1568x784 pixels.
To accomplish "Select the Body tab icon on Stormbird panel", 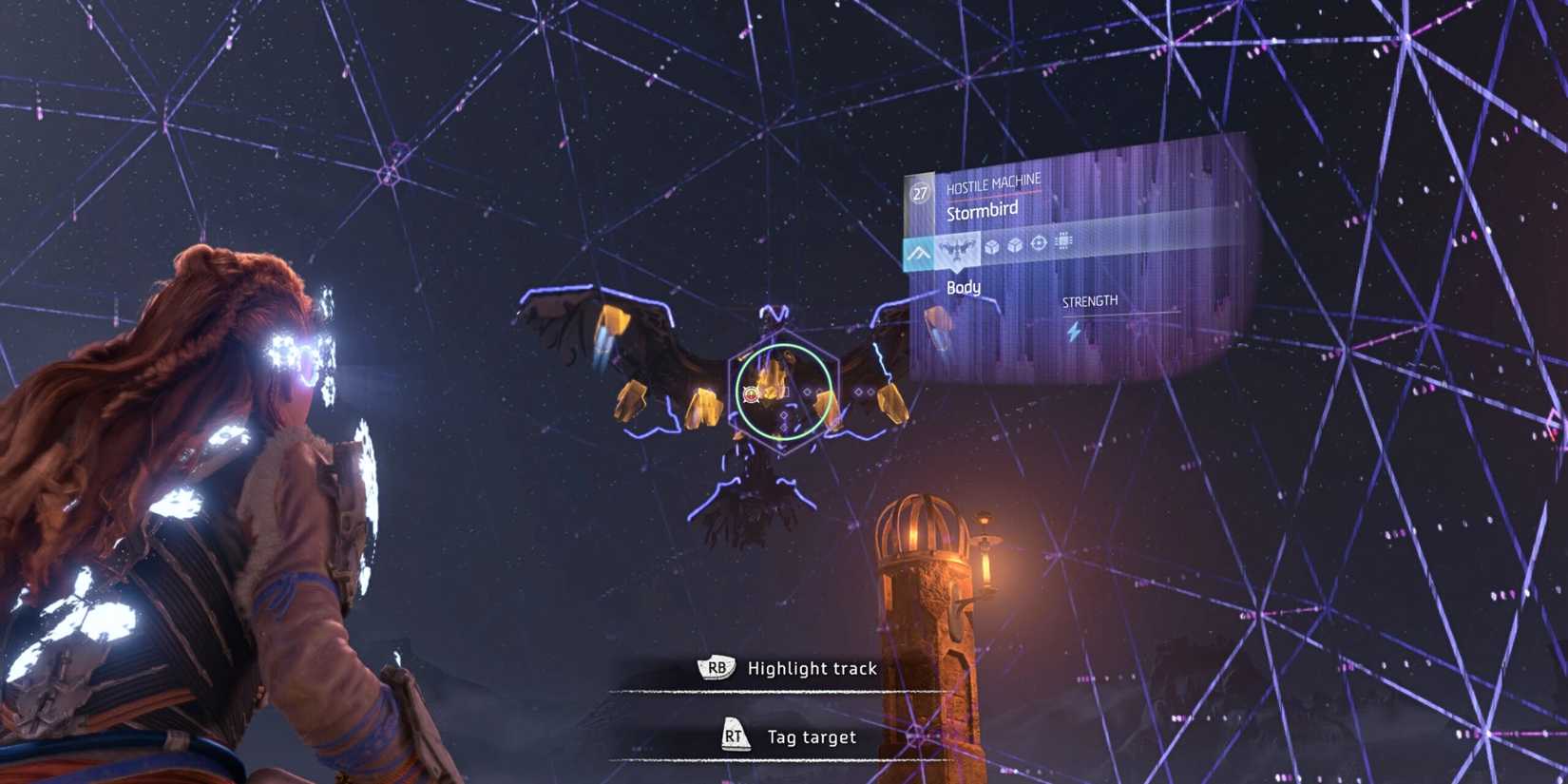I will 959,249.
